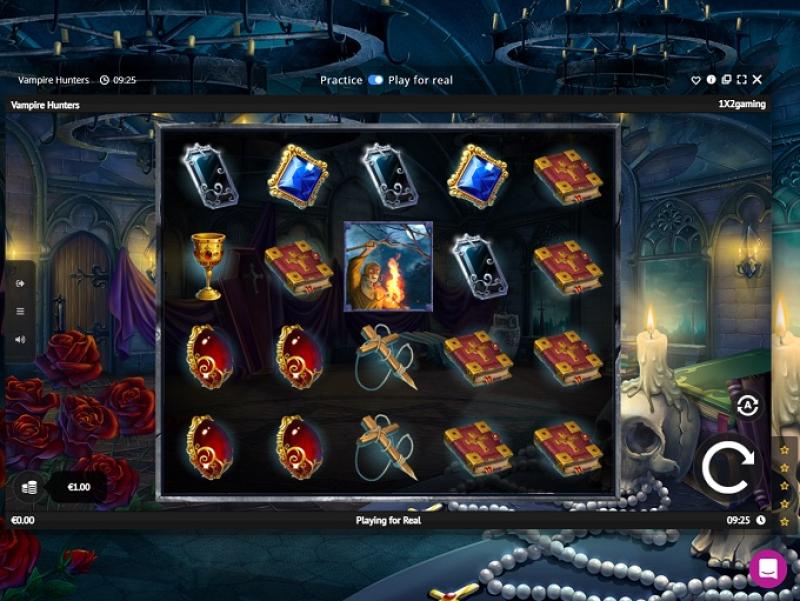Click the exit game icon in side panel
The width and height of the screenshot is (800, 601).
tap(20, 283)
